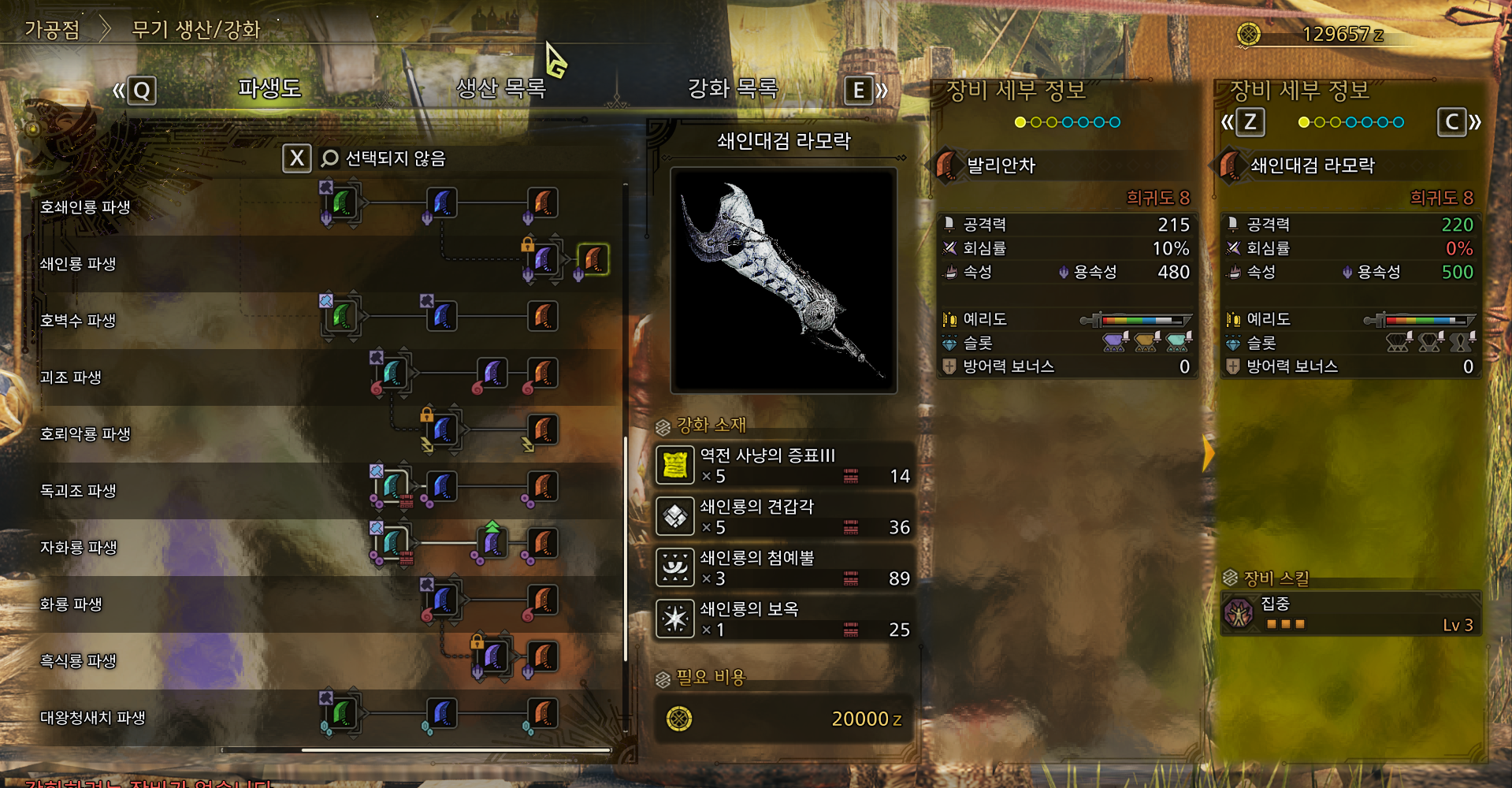Image resolution: width=1512 pixels, height=788 pixels.
Task: Choose the first green weapon in 호쇄인룡 파생
Action: (342, 203)
